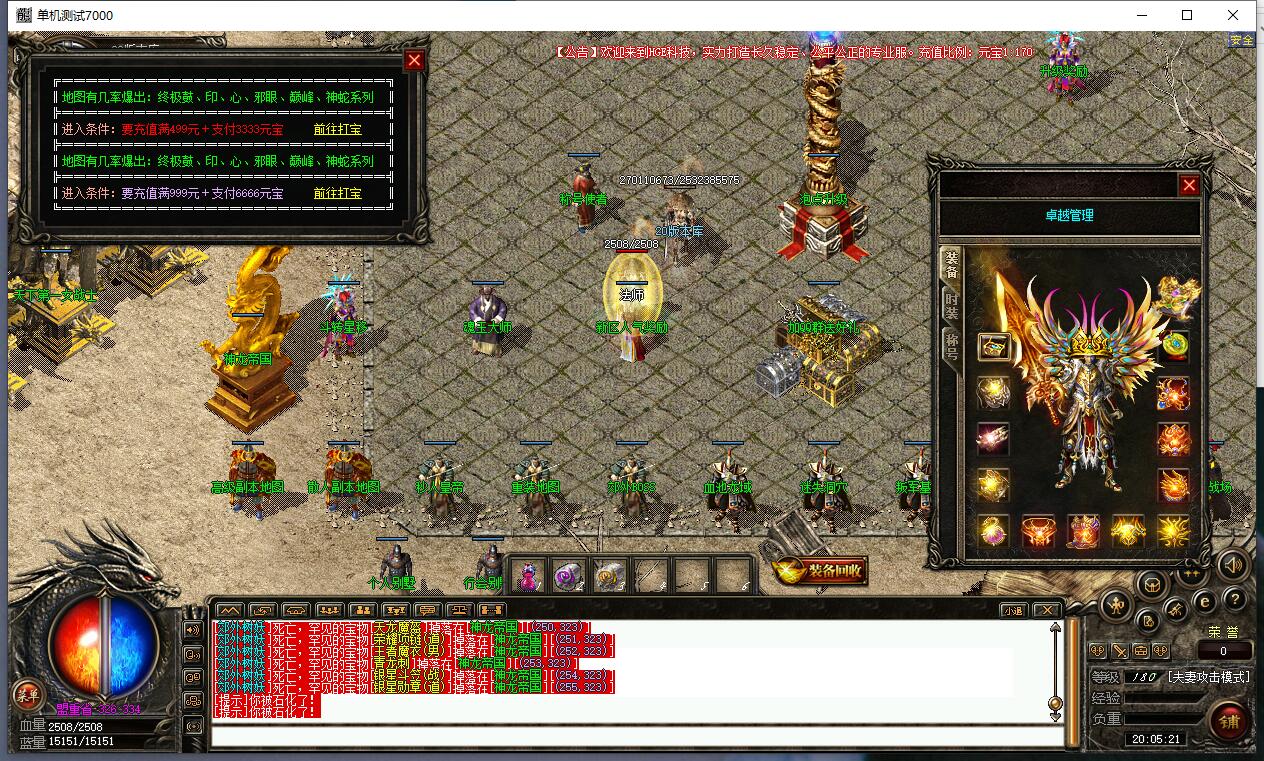
Task: Use the purple scroll in hotbar slot 2
Action: coord(569,575)
